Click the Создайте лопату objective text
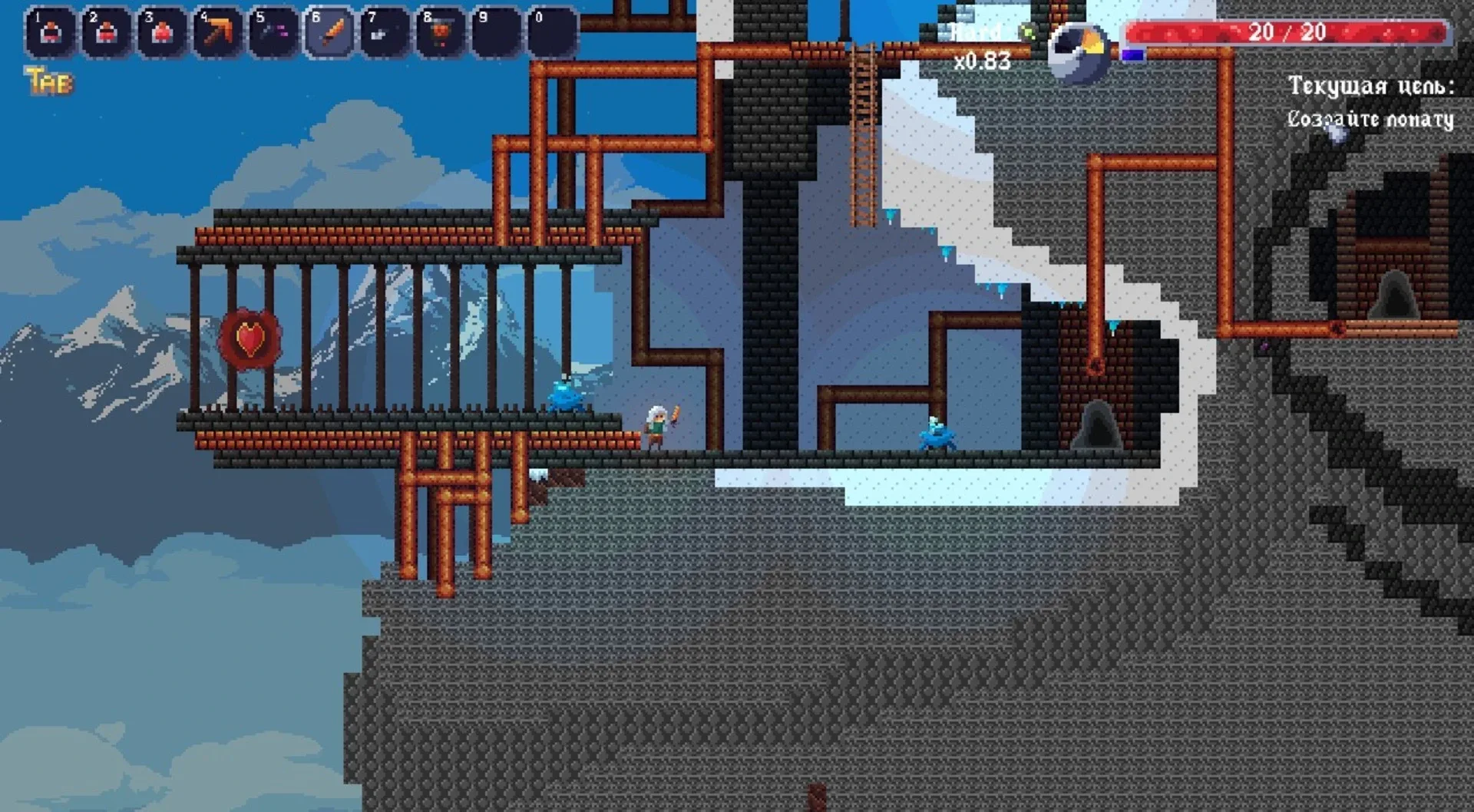The width and height of the screenshot is (1474, 812). pyautogui.click(x=1370, y=117)
